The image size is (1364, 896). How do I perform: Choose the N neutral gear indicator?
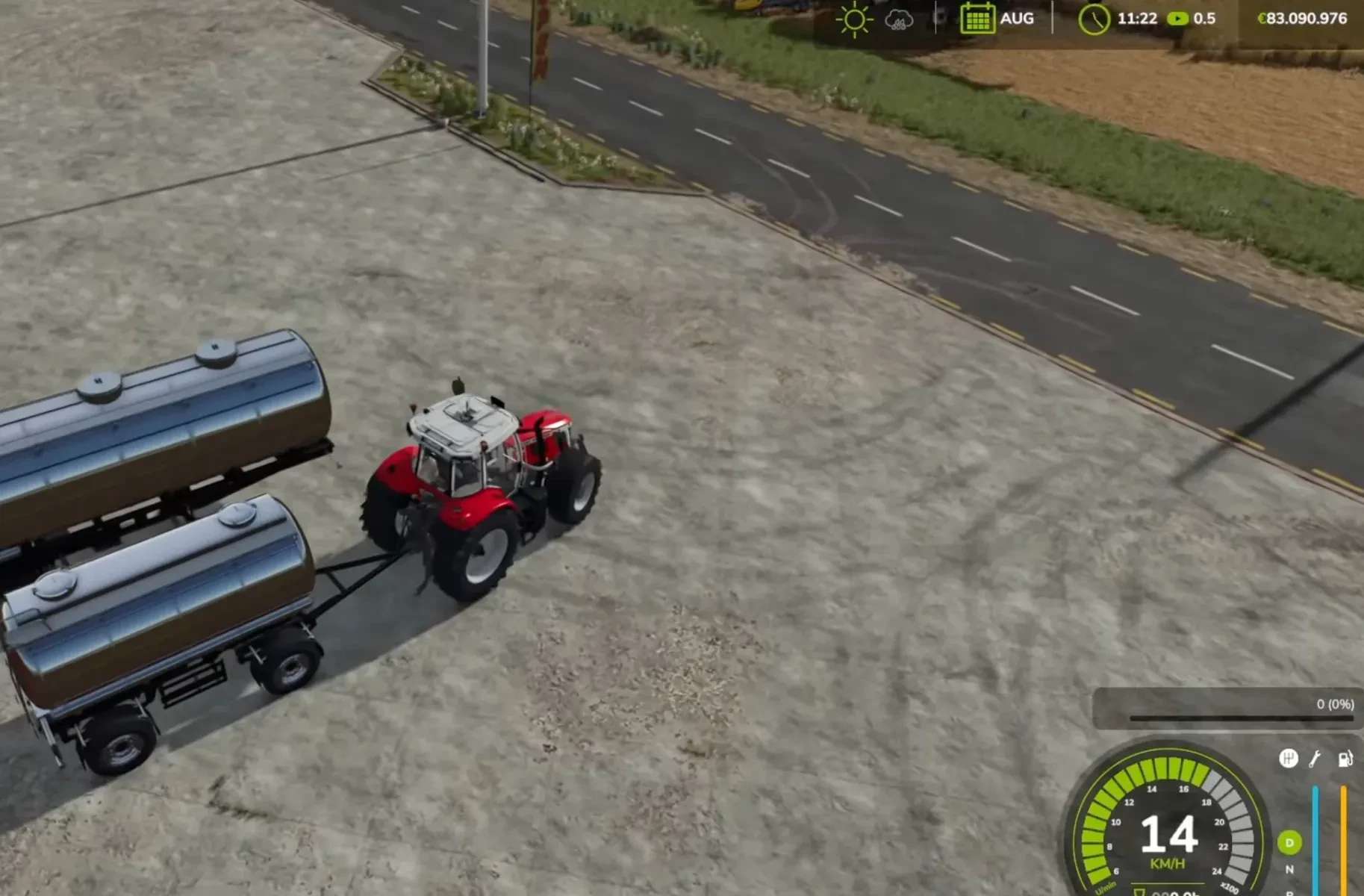1289,869
